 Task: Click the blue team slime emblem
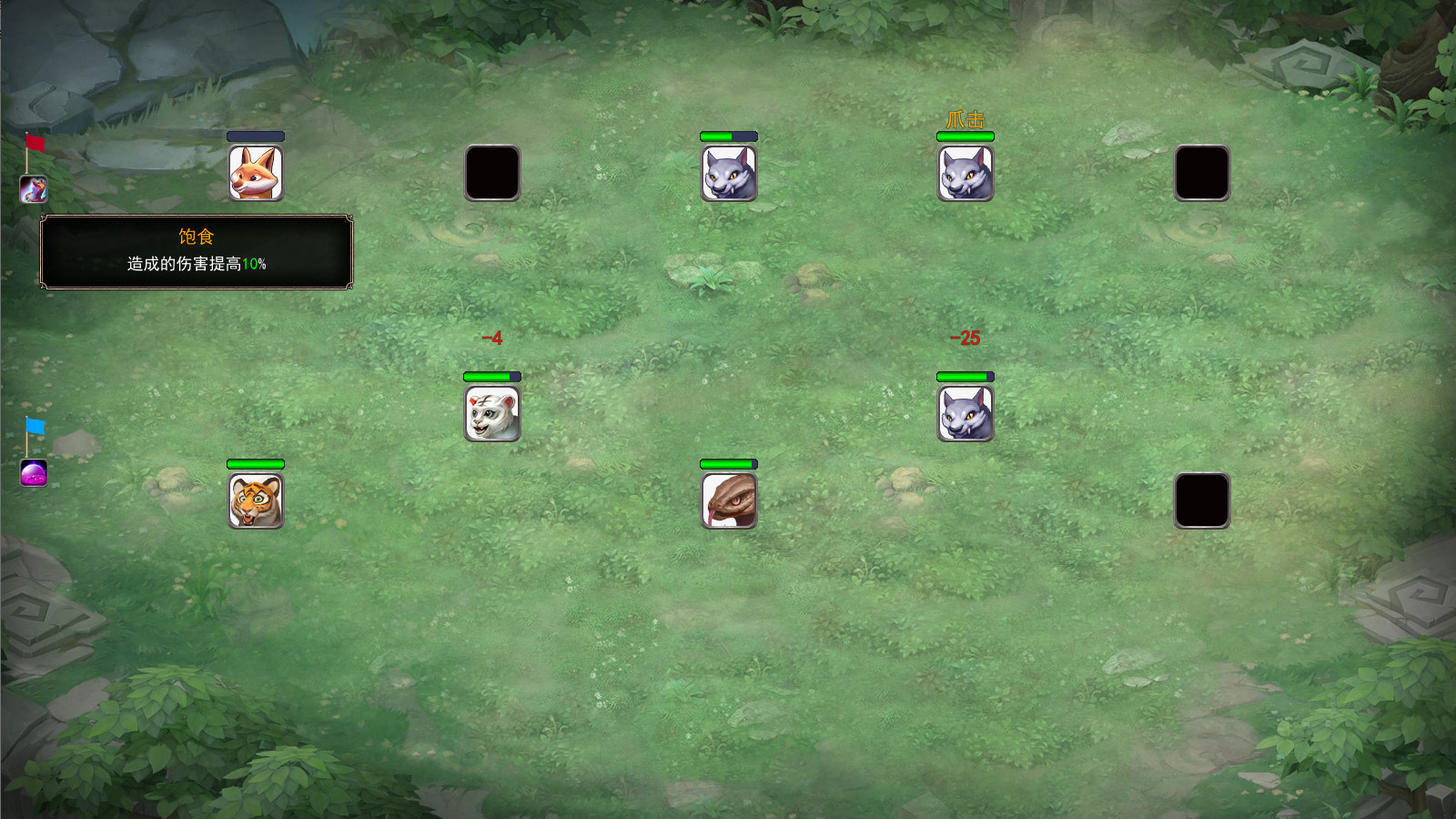(33, 473)
